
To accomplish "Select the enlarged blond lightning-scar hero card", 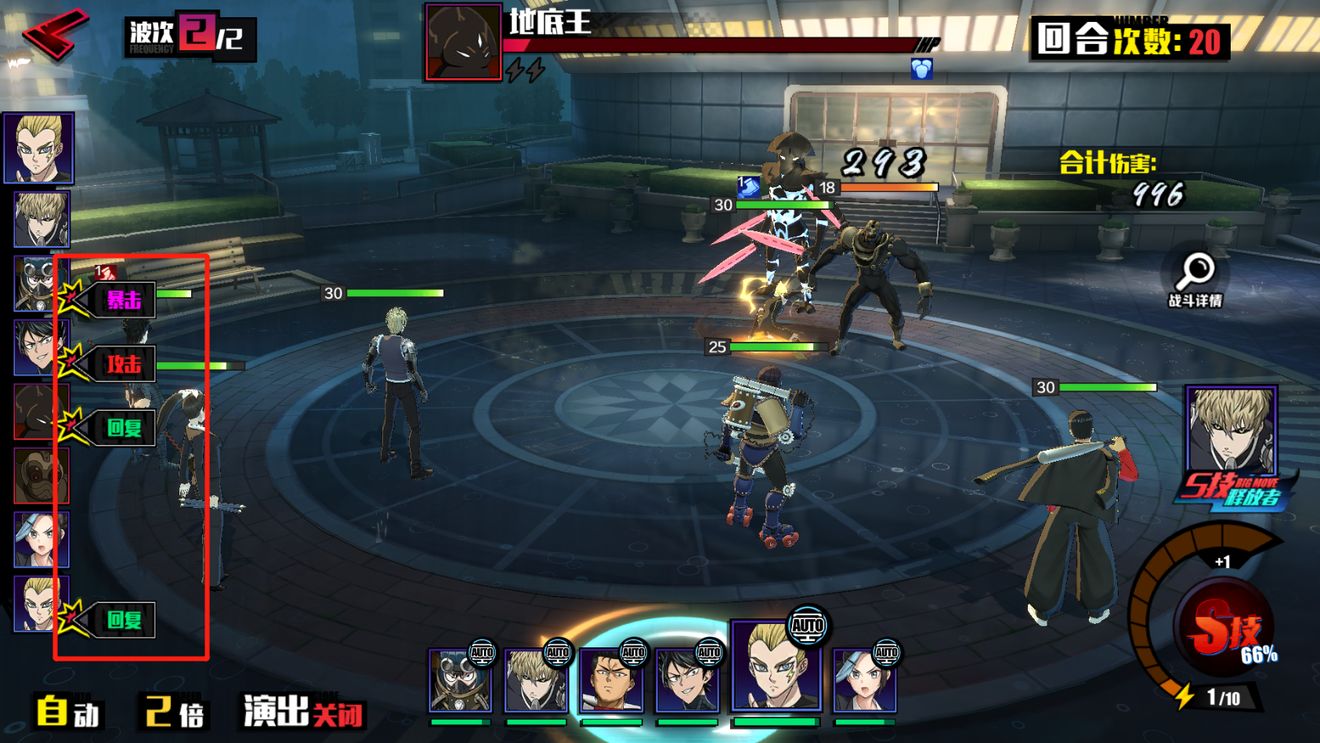I will pyautogui.click(x=775, y=666).
